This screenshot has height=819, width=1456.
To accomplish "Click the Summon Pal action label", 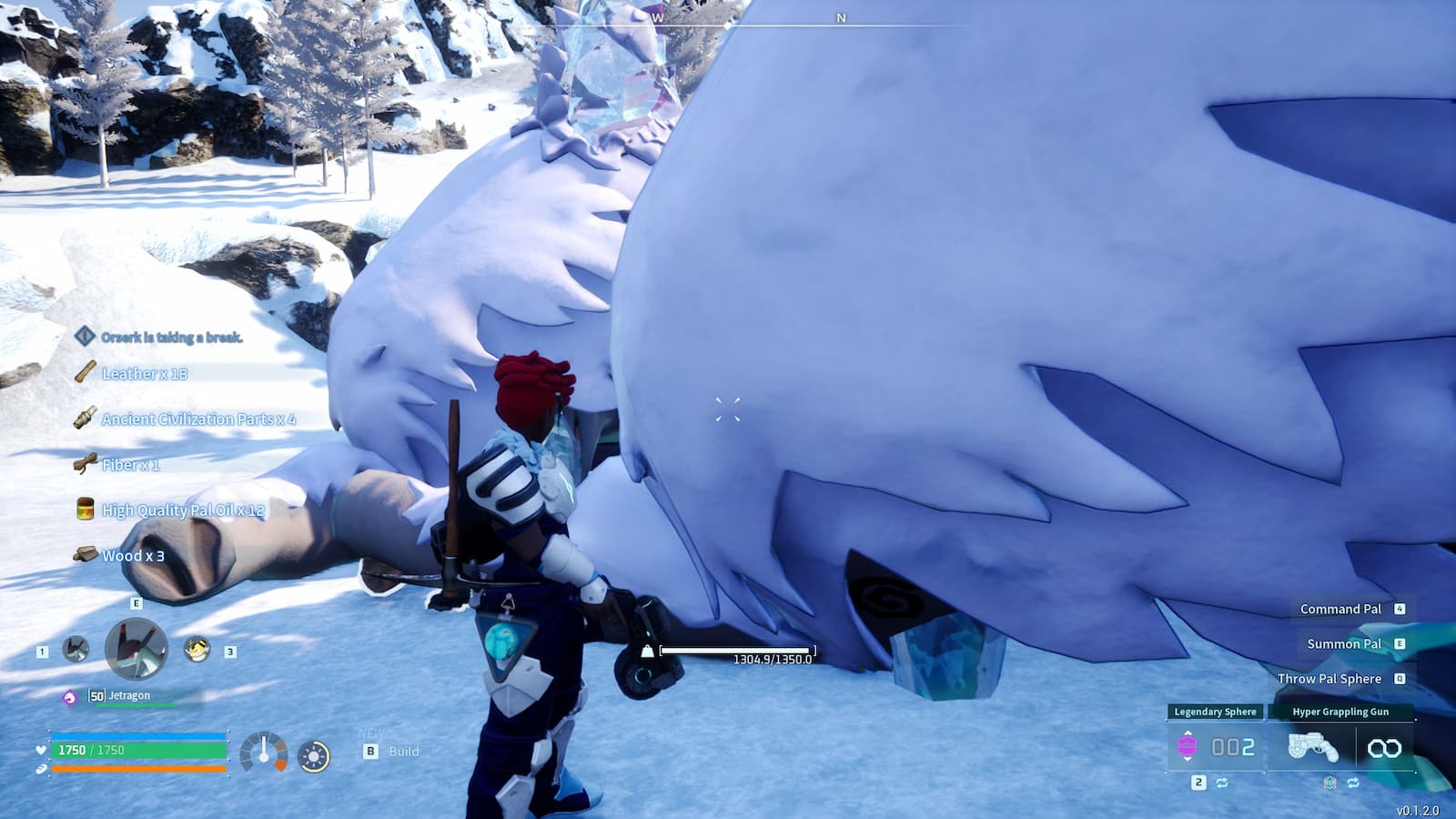I will (1343, 643).
